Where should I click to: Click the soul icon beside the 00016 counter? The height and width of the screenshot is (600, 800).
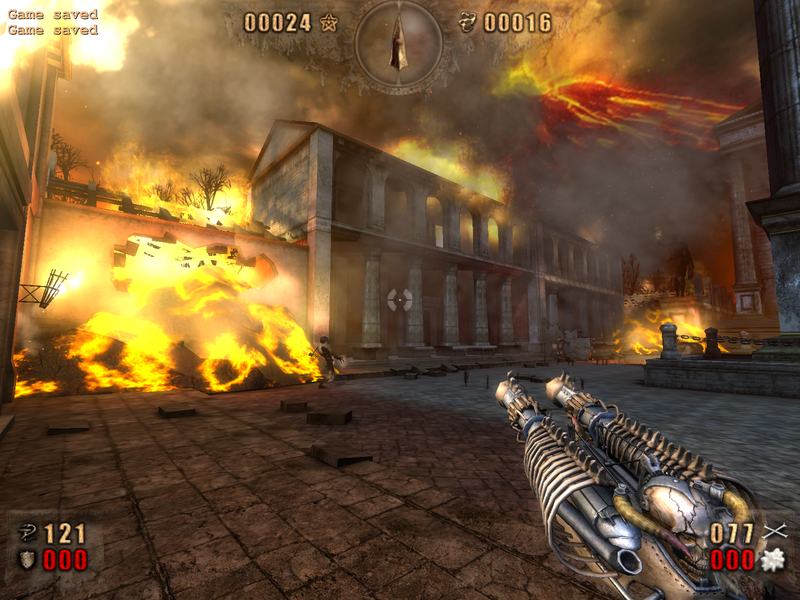(467, 22)
